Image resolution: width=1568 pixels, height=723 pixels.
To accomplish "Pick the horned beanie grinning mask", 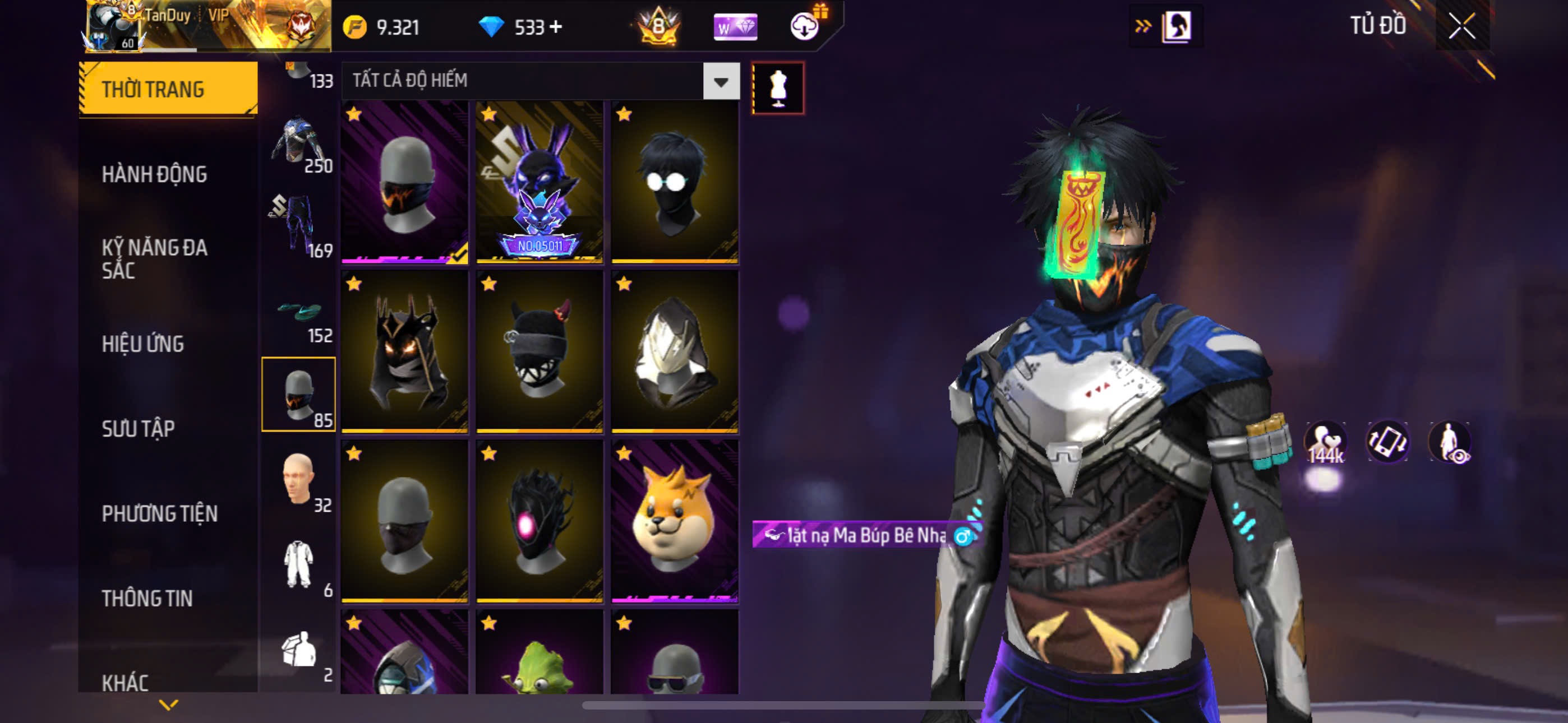I will click(539, 352).
